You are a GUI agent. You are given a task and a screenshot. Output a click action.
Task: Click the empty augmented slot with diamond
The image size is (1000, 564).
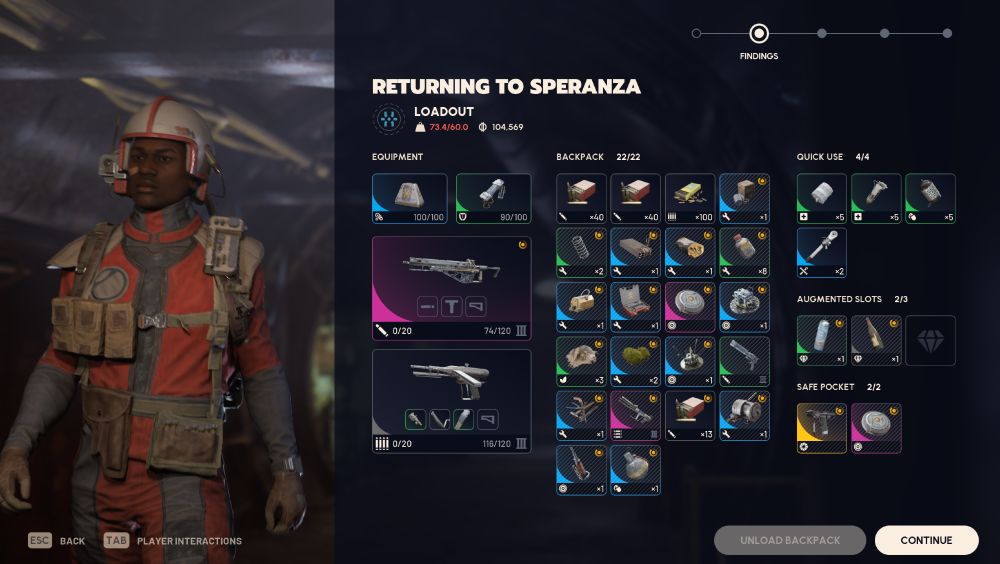coord(930,340)
